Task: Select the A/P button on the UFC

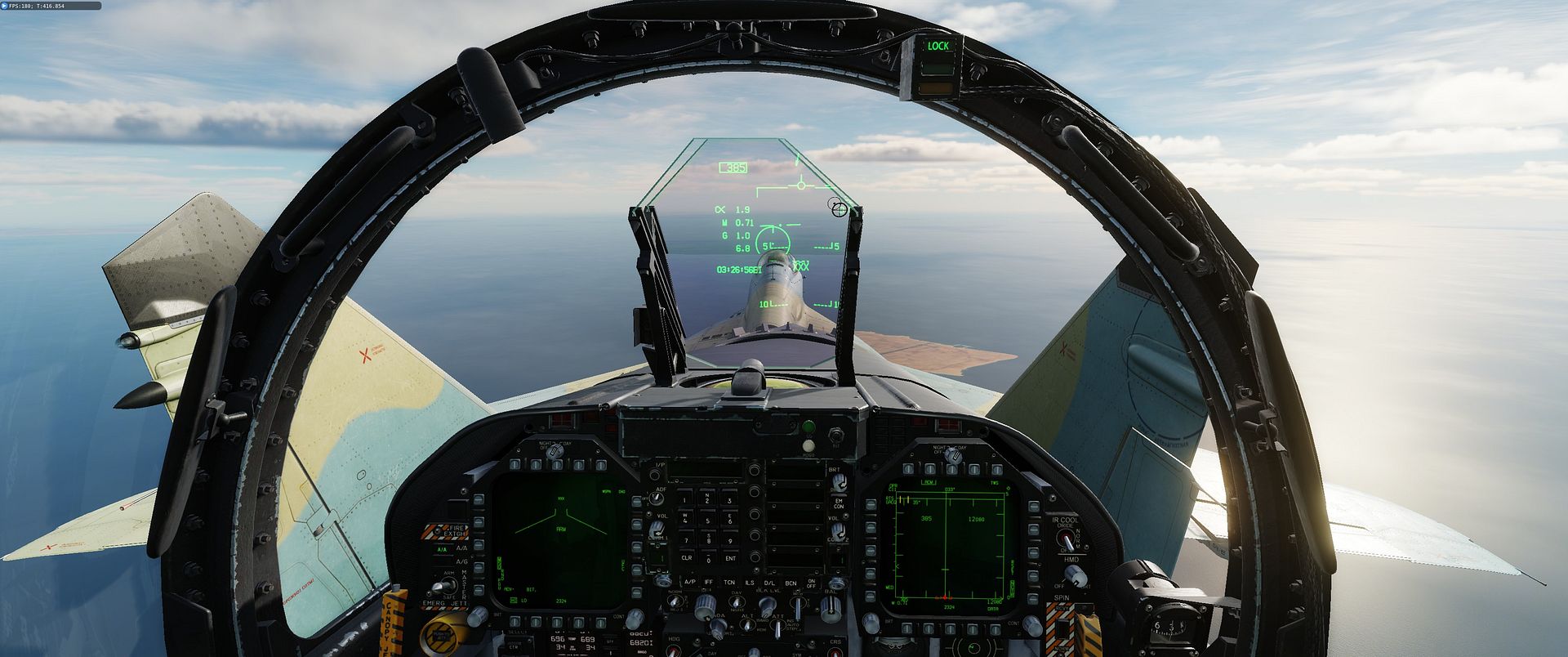Action: 690,582
